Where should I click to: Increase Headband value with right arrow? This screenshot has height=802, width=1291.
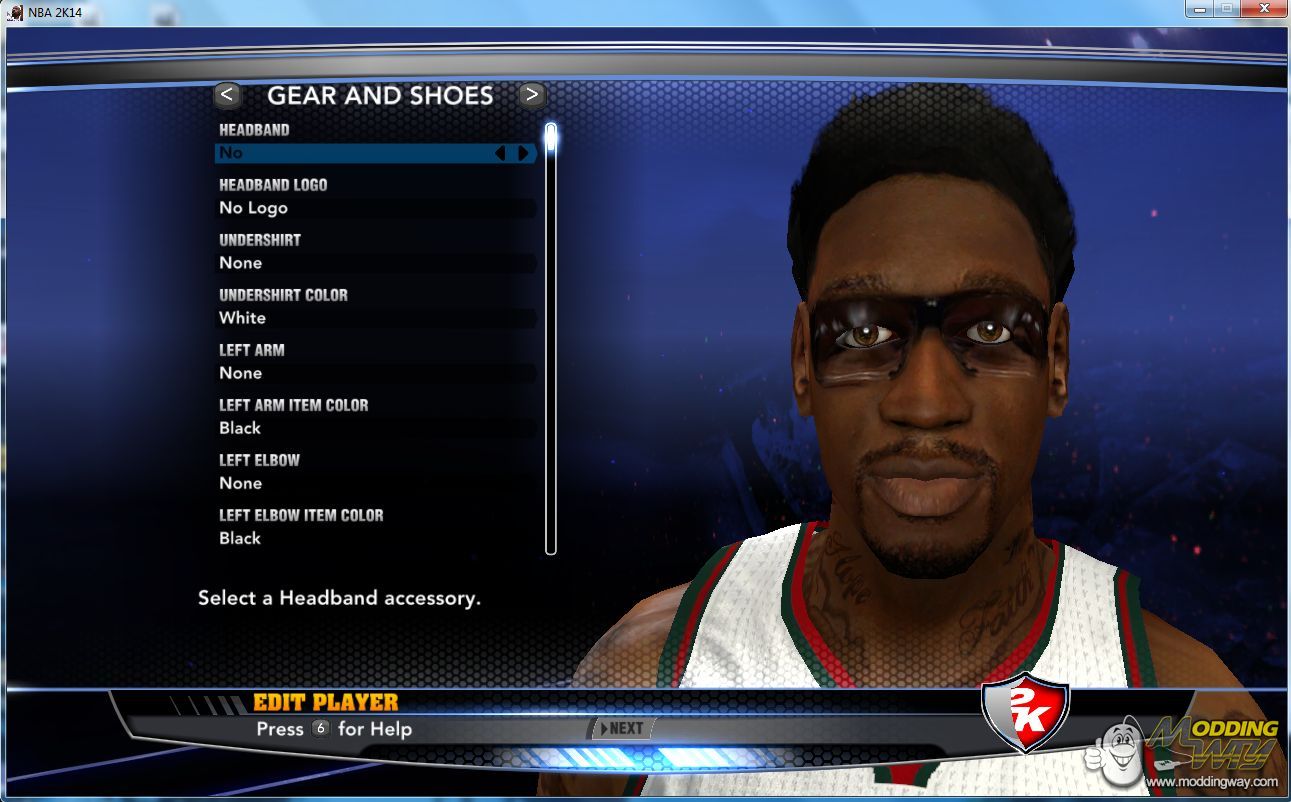[522, 153]
